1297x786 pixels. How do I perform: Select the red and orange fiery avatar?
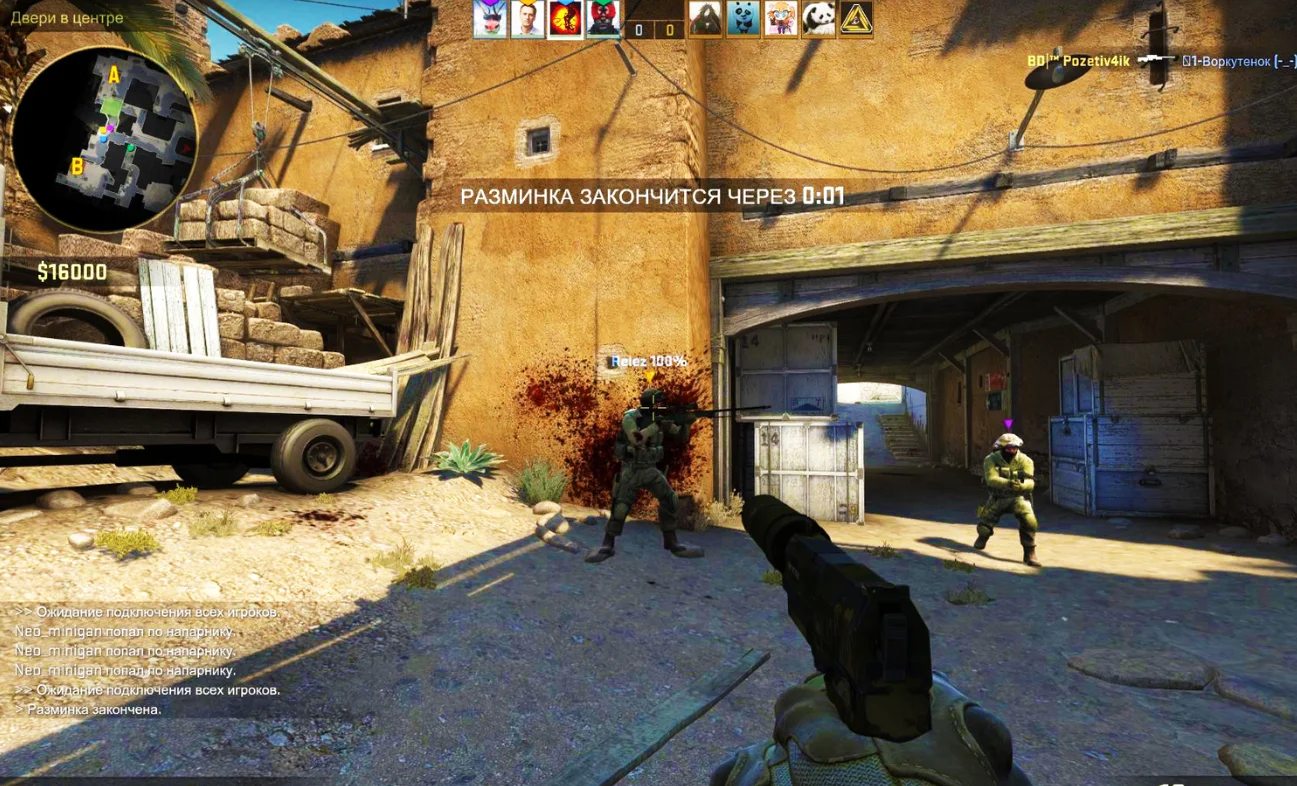click(x=565, y=19)
